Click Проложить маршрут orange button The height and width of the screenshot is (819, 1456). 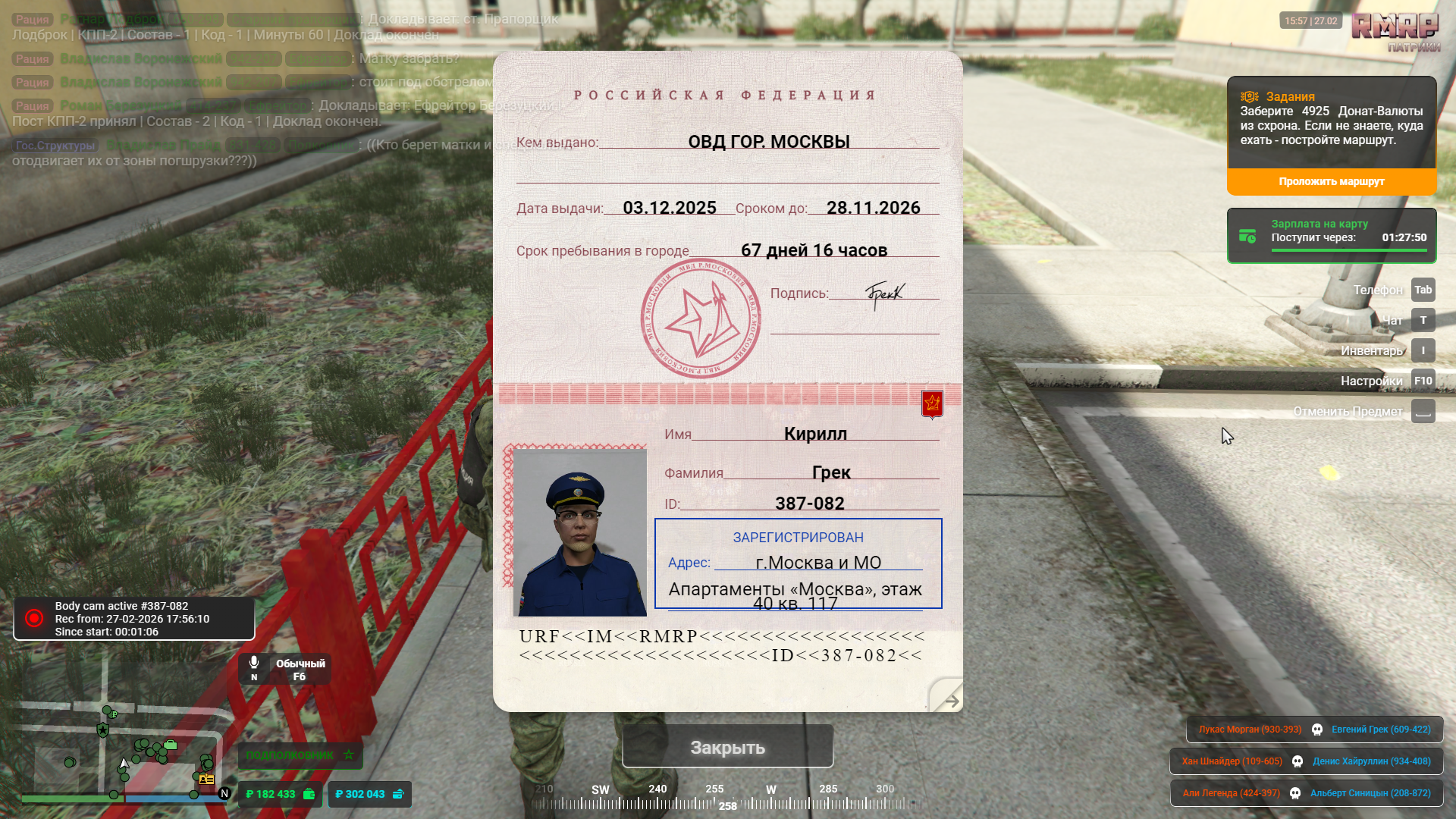(x=1331, y=181)
